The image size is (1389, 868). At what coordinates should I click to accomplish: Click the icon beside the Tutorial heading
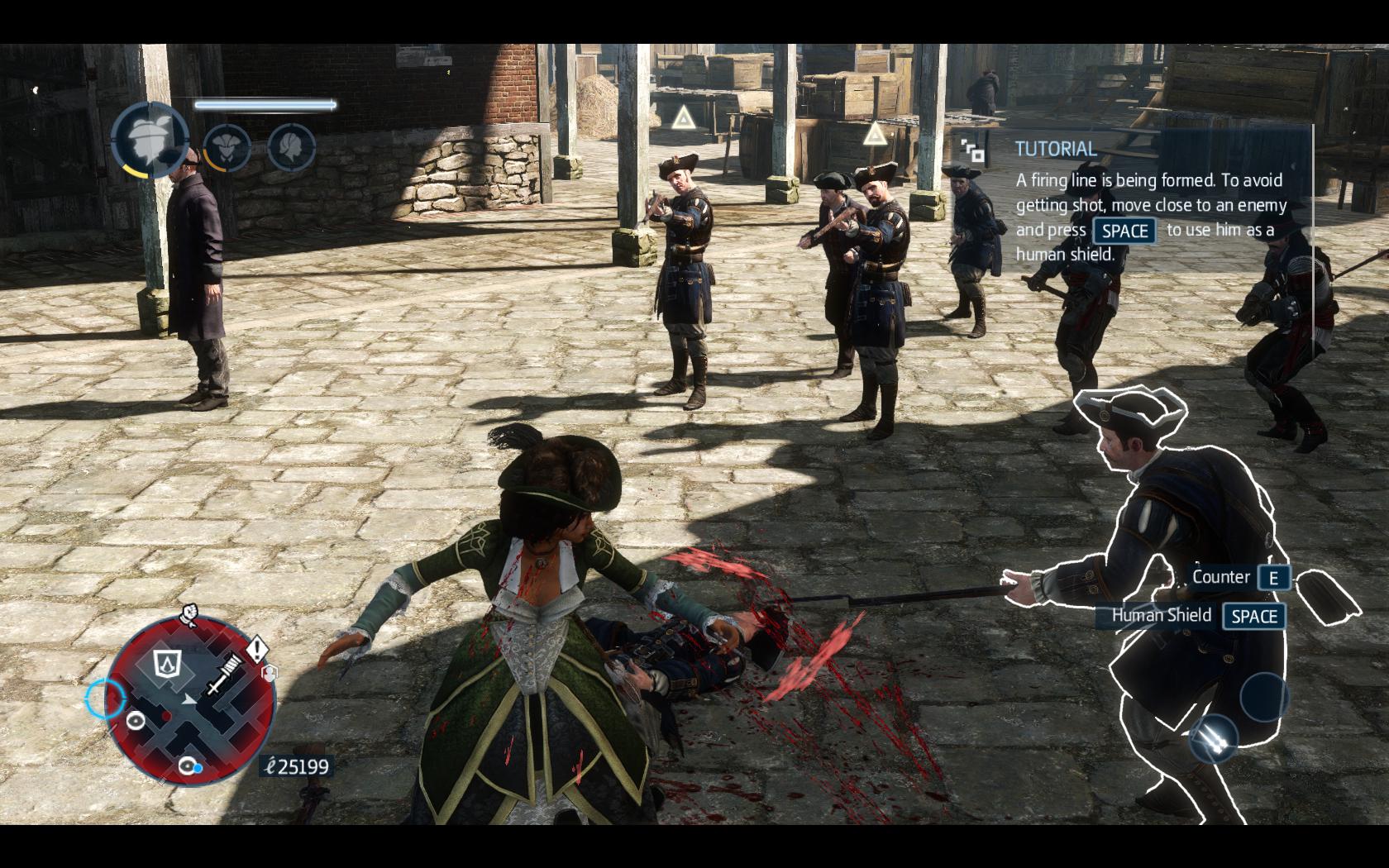pyautogui.click(x=973, y=150)
